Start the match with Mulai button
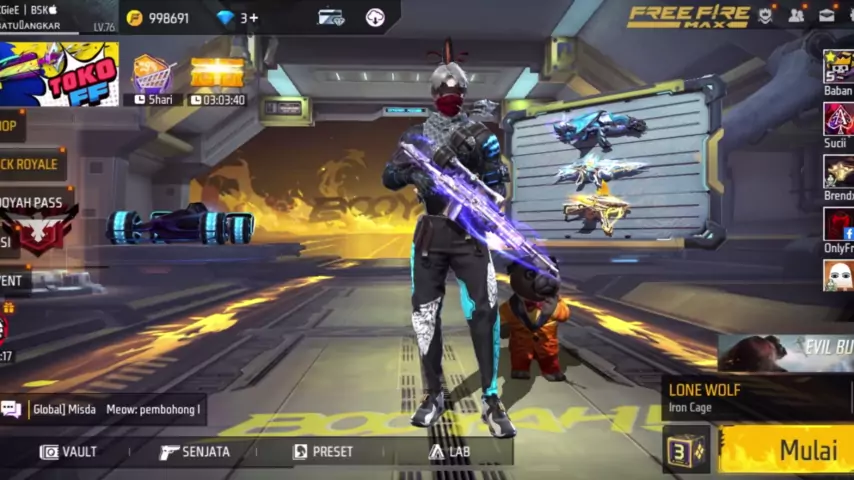Image resolution: width=854 pixels, height=480 pixels. (790, 450)
